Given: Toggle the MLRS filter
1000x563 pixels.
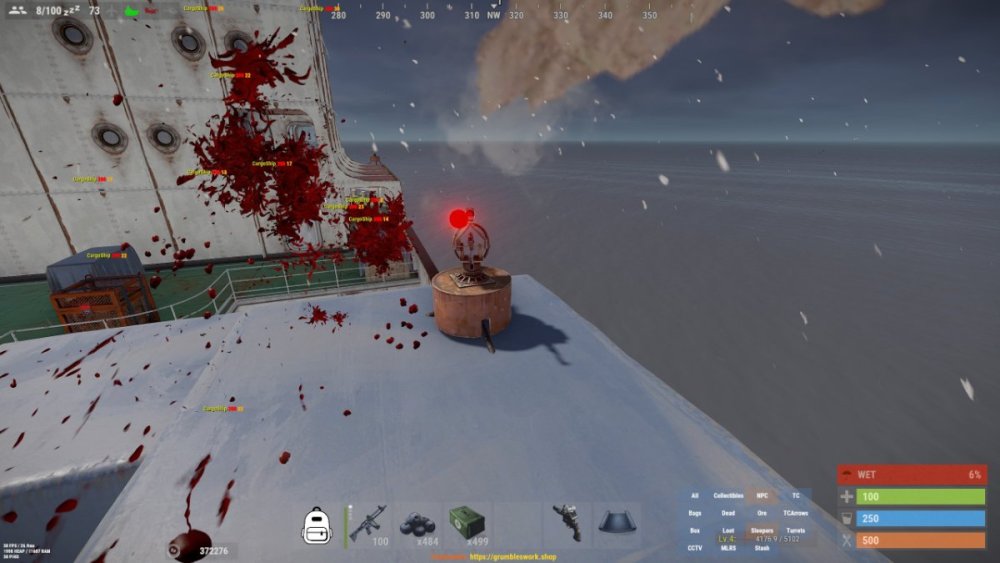Looking at the screenshot, I should click(728, 548).
